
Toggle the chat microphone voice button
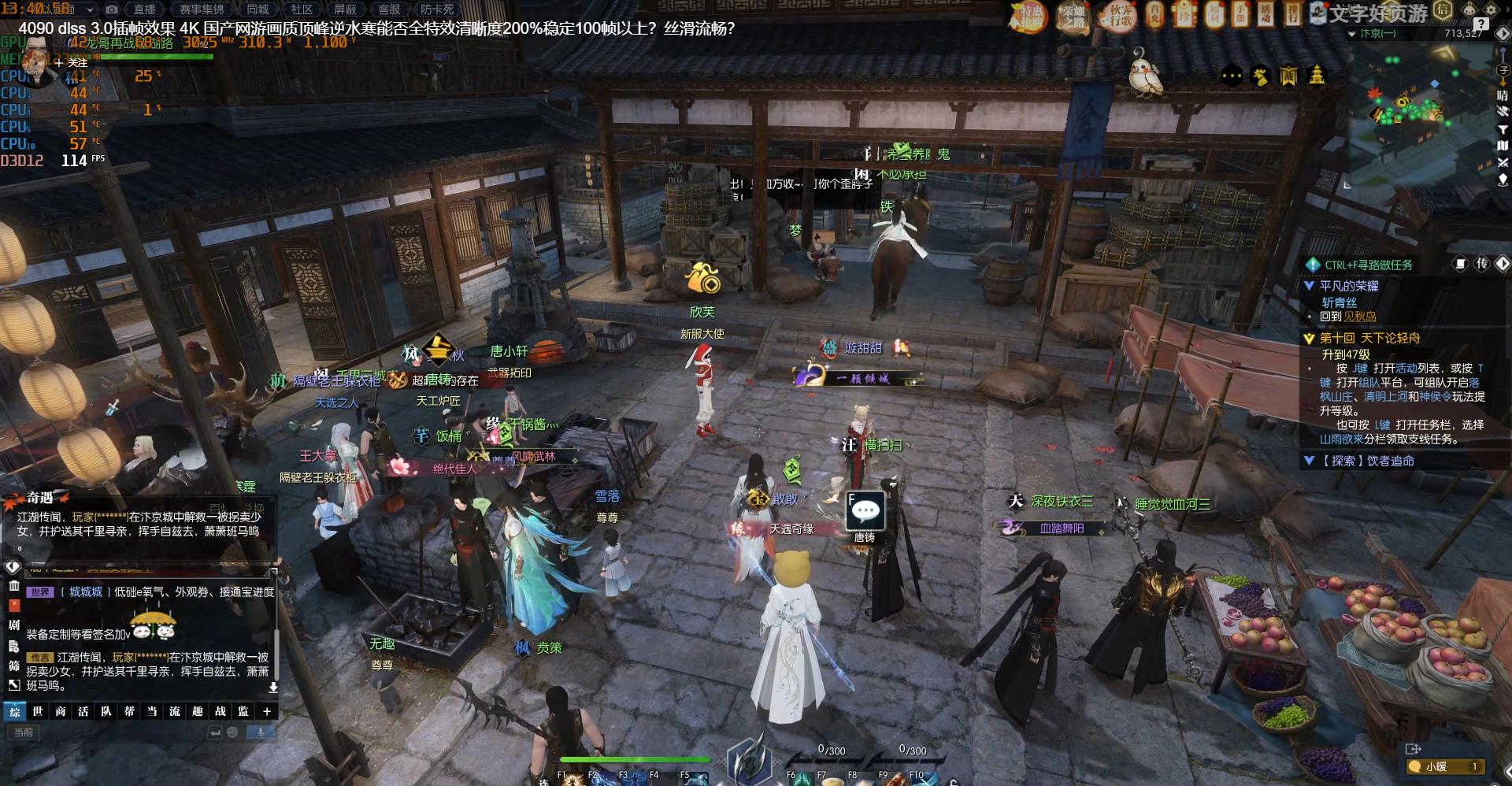coord(261,732)
